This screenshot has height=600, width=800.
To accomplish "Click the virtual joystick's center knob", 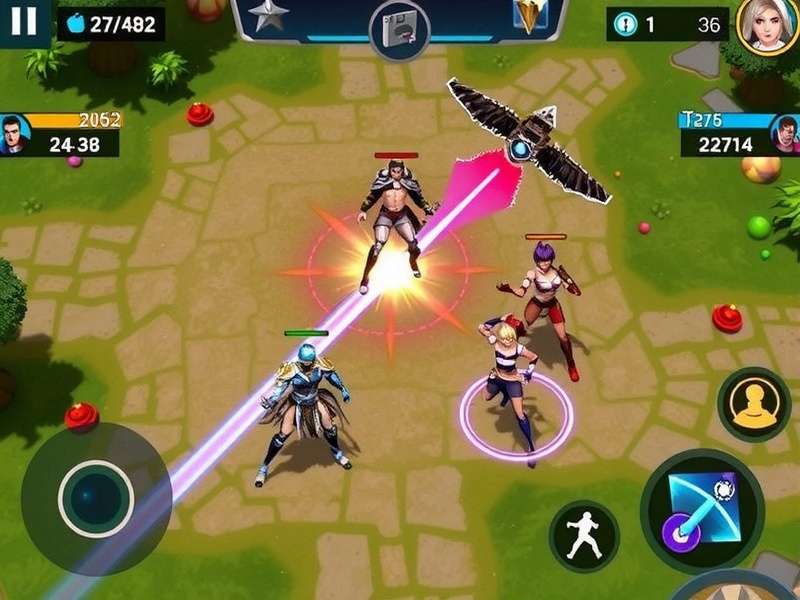I will (96, 497).
